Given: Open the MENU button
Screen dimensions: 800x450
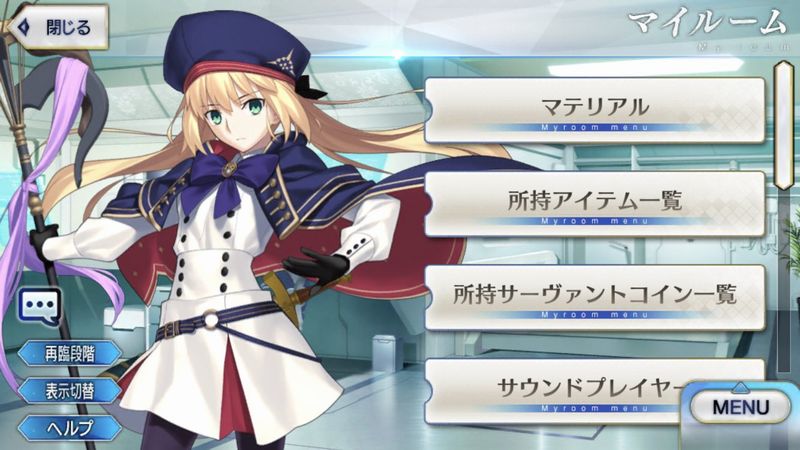Looking at the screenshot, I should coord(740,407).
